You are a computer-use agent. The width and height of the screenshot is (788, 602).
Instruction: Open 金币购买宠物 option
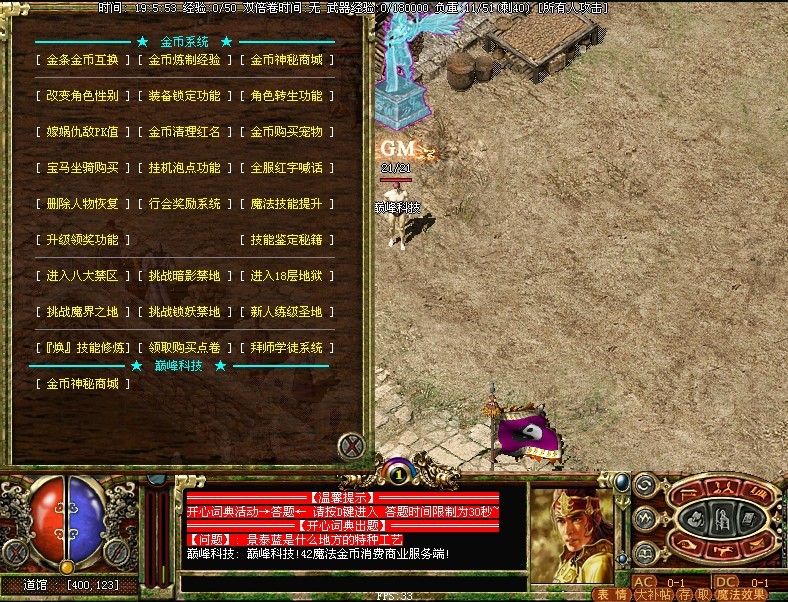pos(286,132)
